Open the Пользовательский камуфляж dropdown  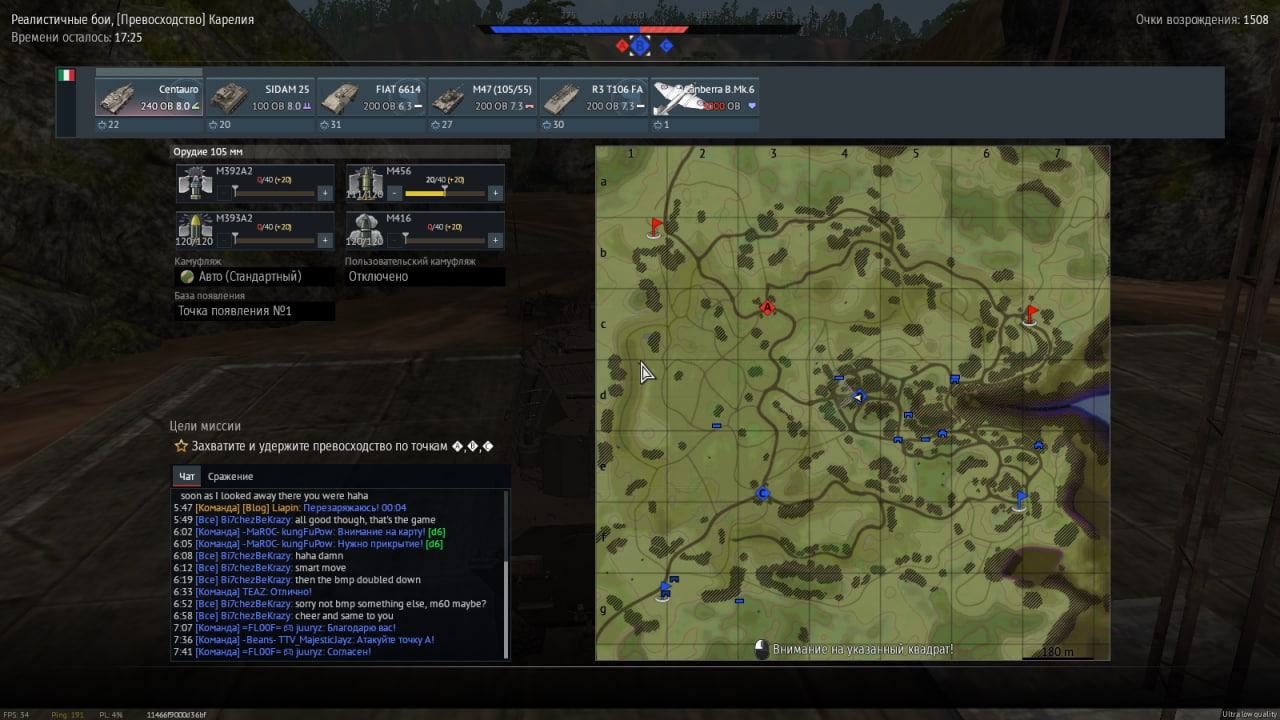click(425, 277)
